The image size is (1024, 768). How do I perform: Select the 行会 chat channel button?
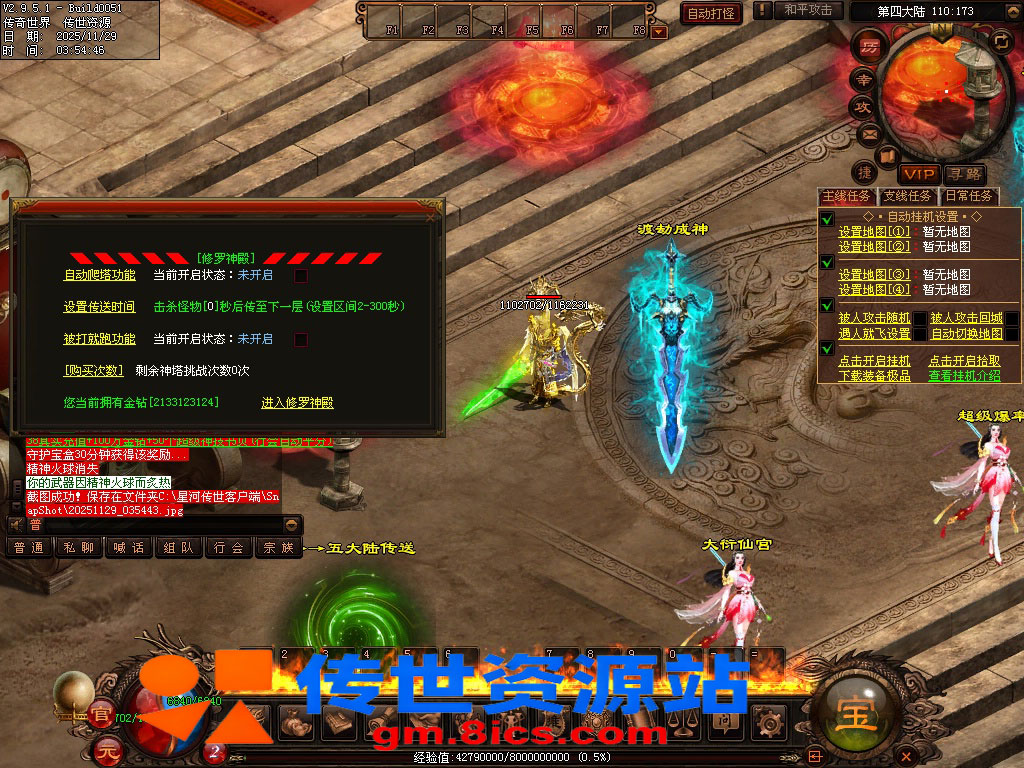tap(229, 548)
